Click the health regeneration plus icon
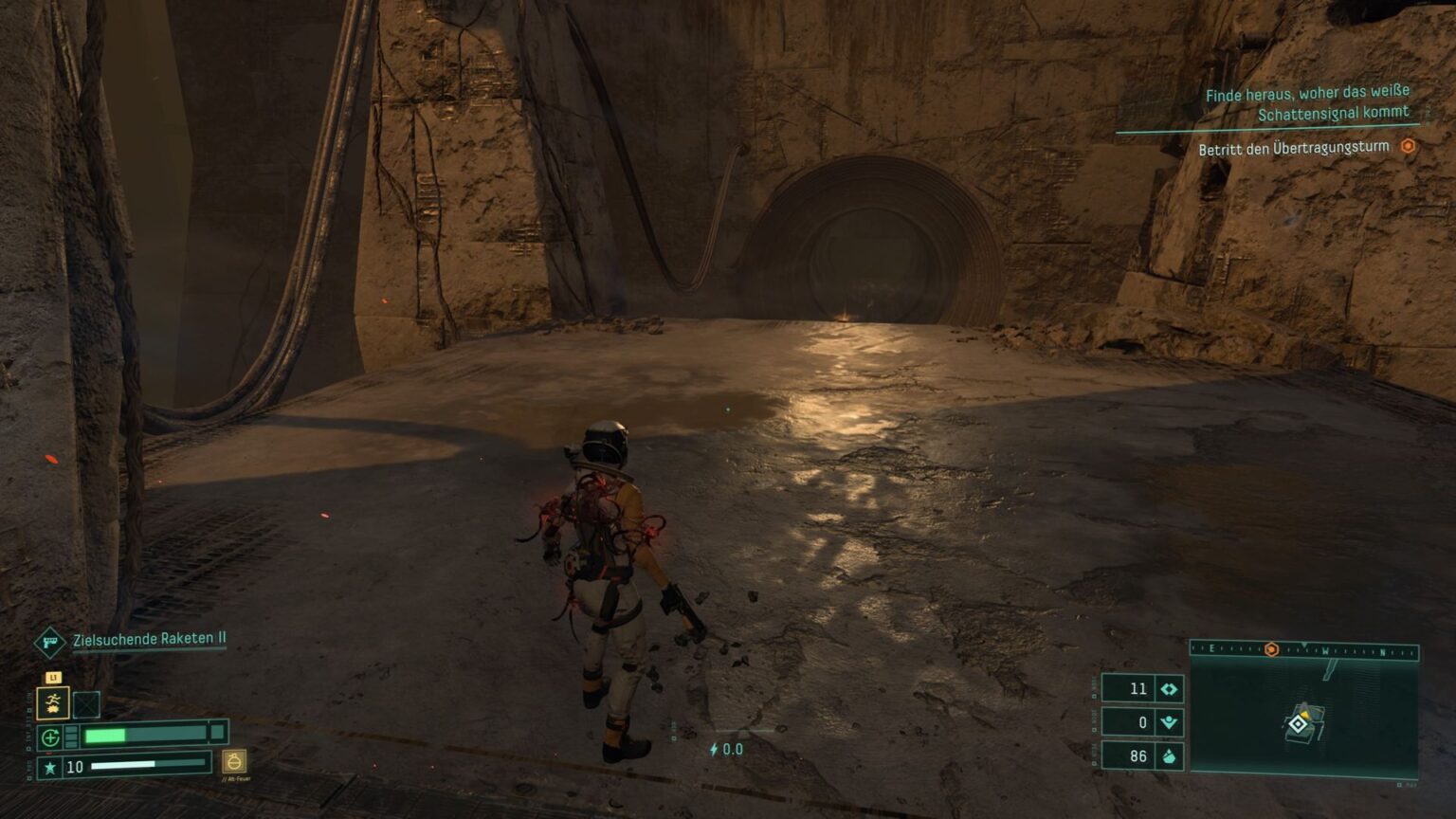This screenshot has width=1456, height=819. coord(50,736)
